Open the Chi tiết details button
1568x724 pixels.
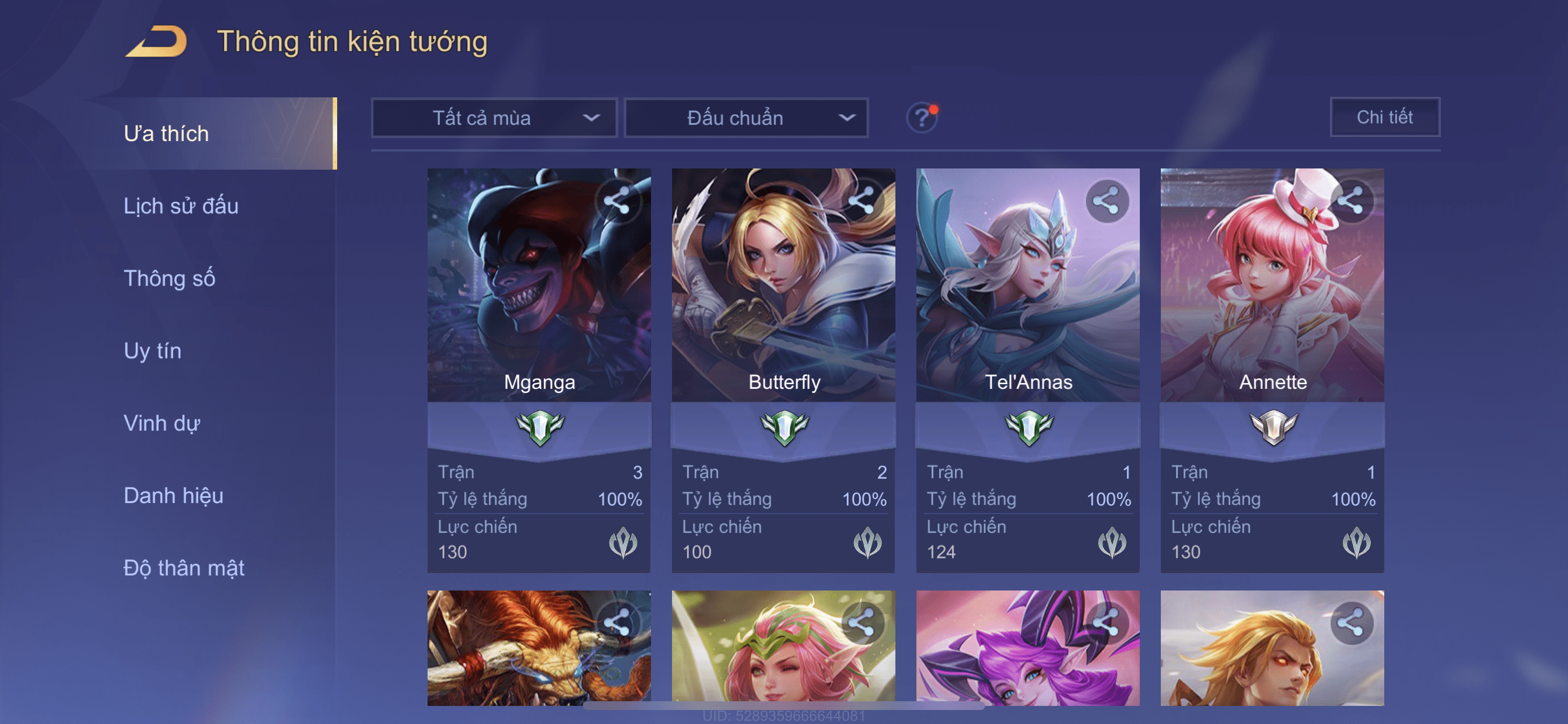(1384, 117)
